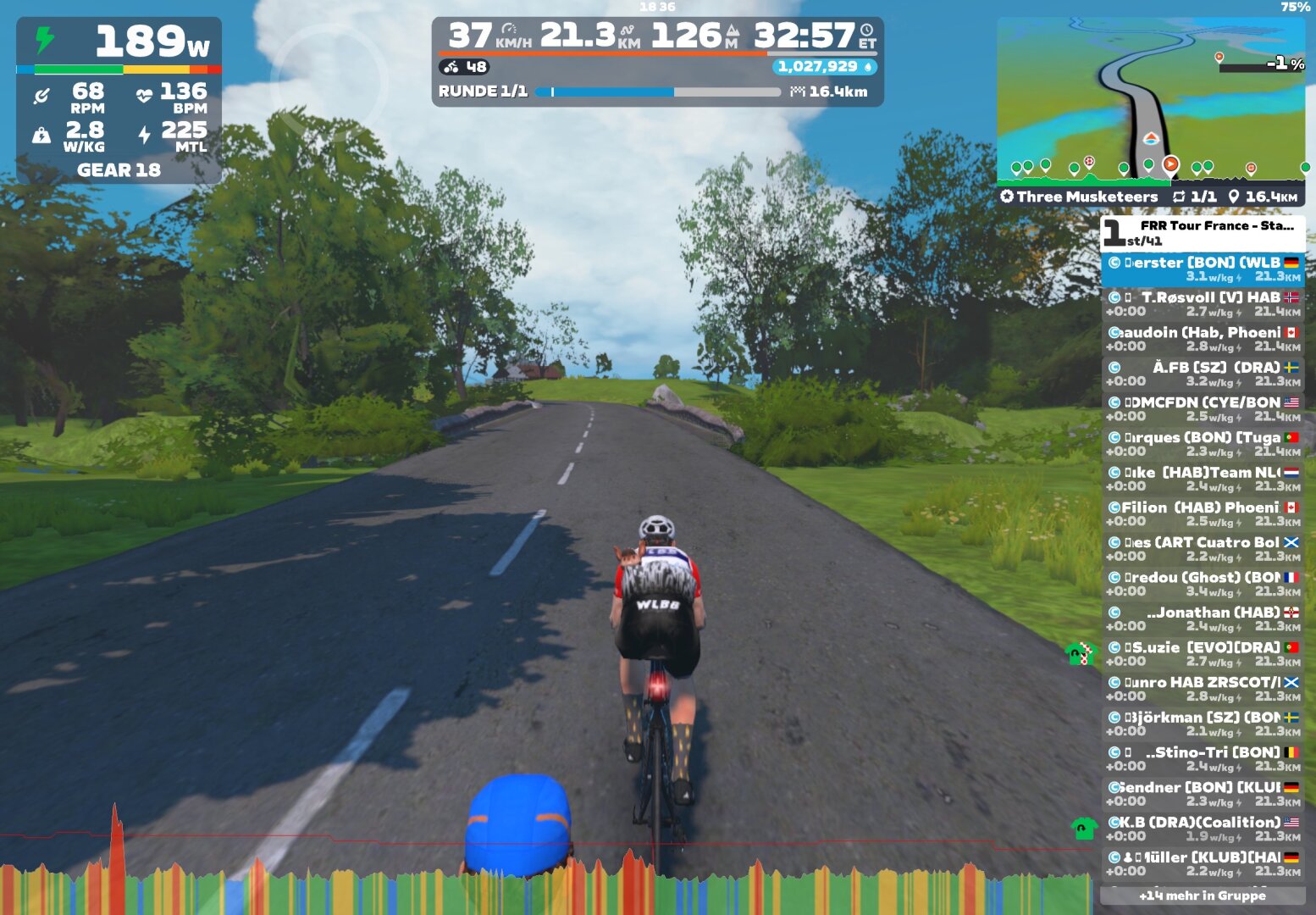Select the highlighted first-place rider row
This screenshot has width=1316, height=915.
tap(1203, 269)
